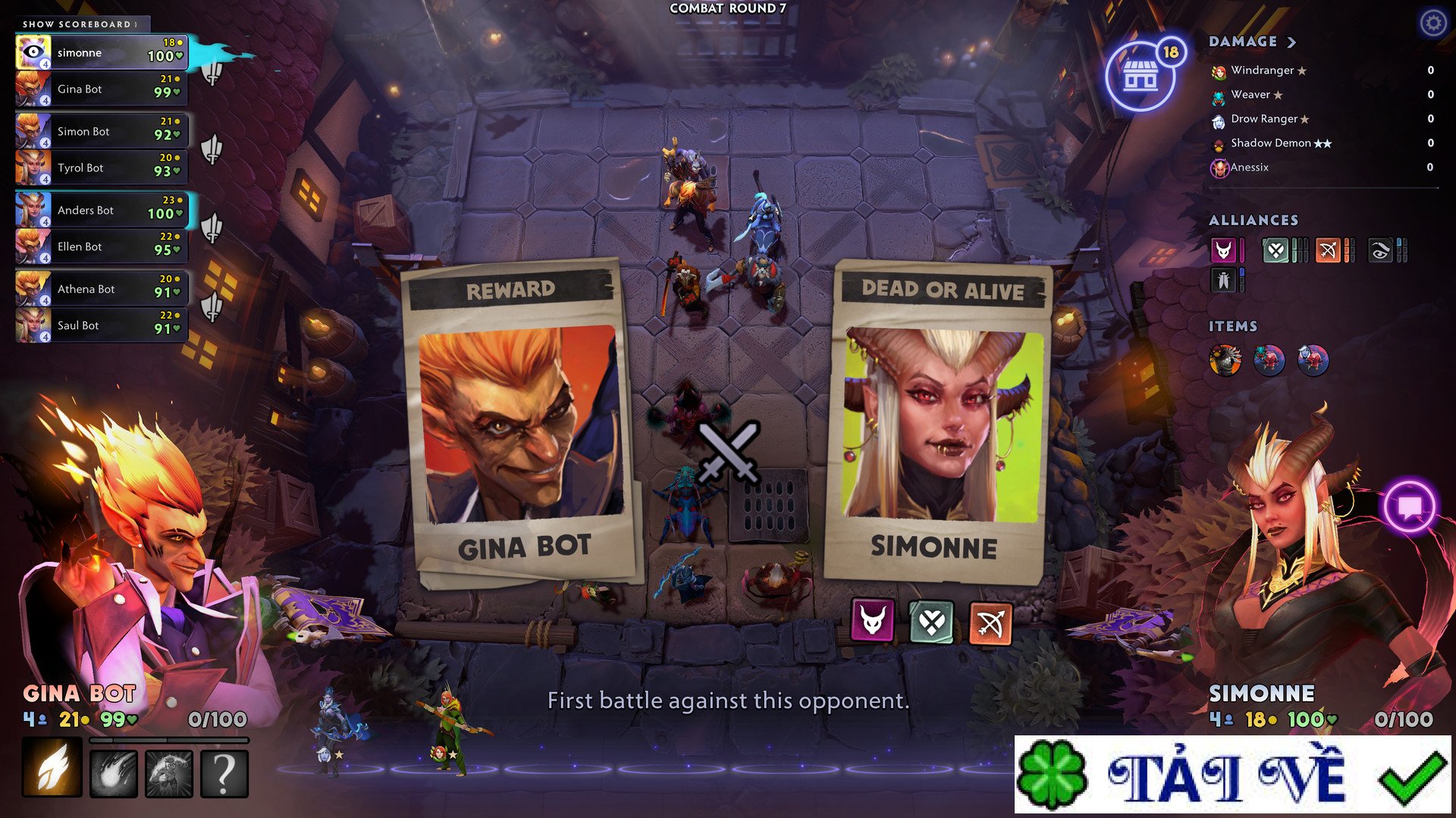
Task: Select Ellen Bot in the player list
Action: pos(101,247)
